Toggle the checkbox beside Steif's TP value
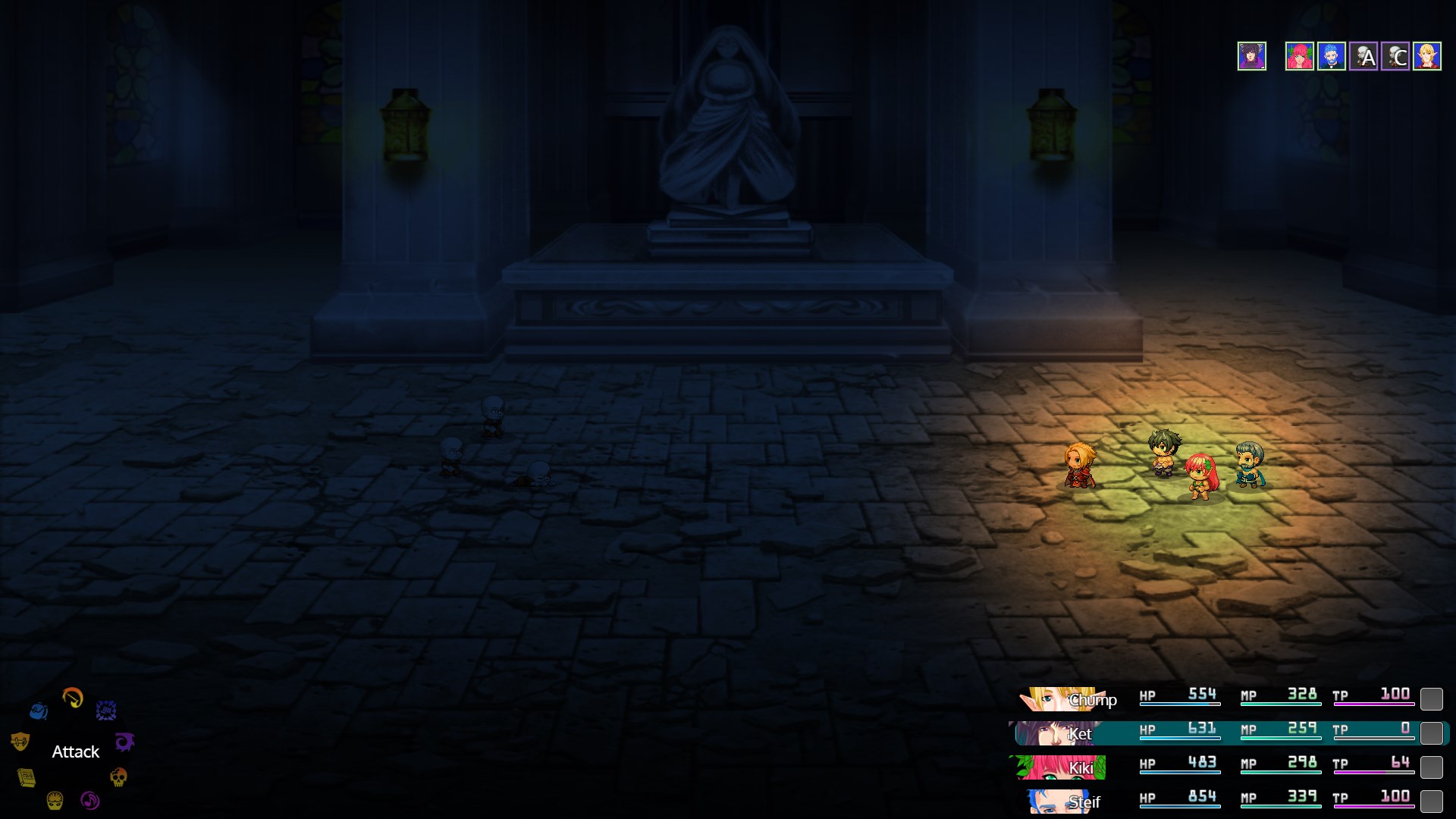Screen dimensions: 1456x819 (x=1433, y=800)
